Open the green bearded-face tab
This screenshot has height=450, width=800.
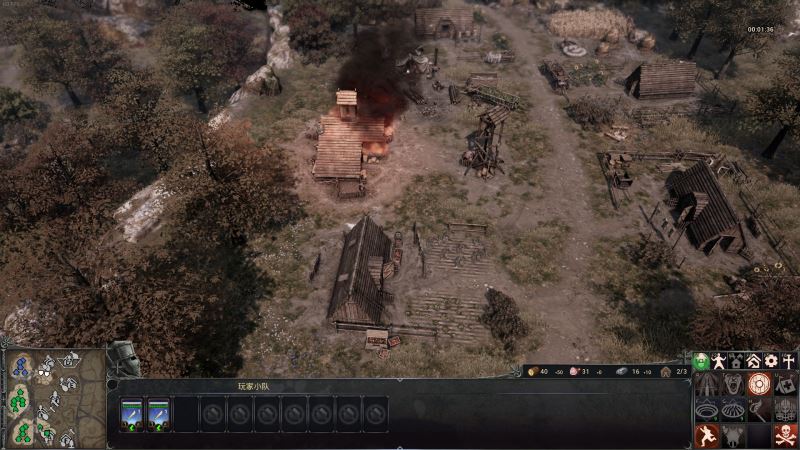tap(702, 361)
